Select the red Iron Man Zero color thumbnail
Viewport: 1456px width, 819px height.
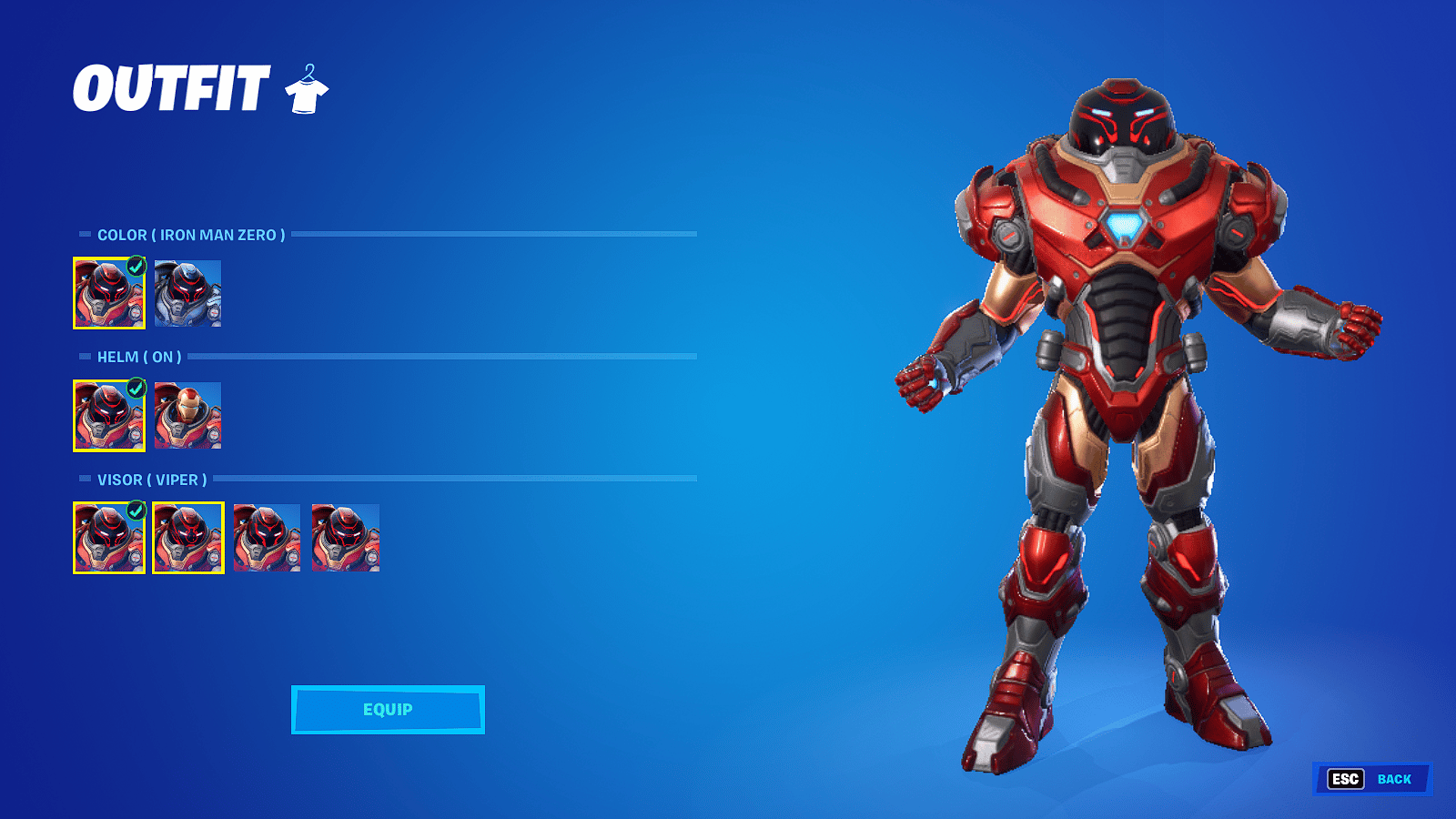[x=110, y=294]
